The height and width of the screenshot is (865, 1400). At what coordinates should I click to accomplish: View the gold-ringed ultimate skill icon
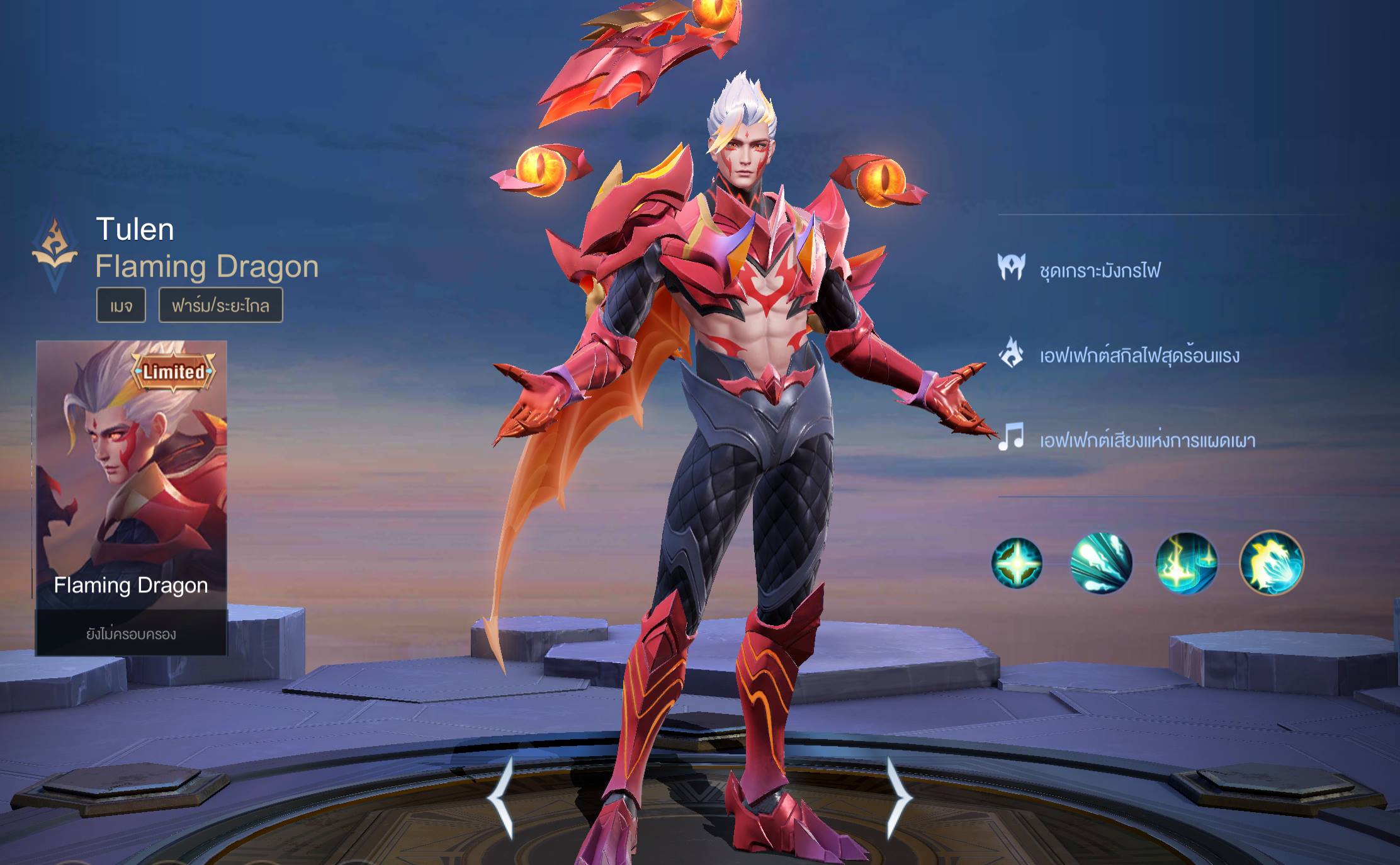click(1272, 563)
